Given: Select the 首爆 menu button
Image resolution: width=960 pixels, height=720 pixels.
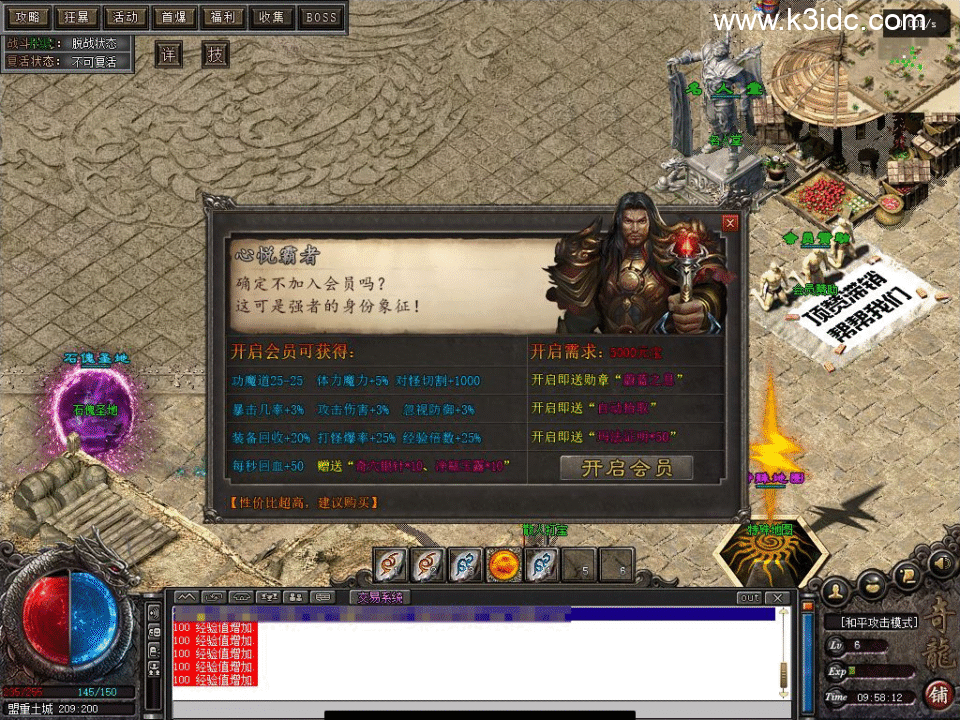Looking at the screenshot, I should pyautogui.click(x=174, y=17).
